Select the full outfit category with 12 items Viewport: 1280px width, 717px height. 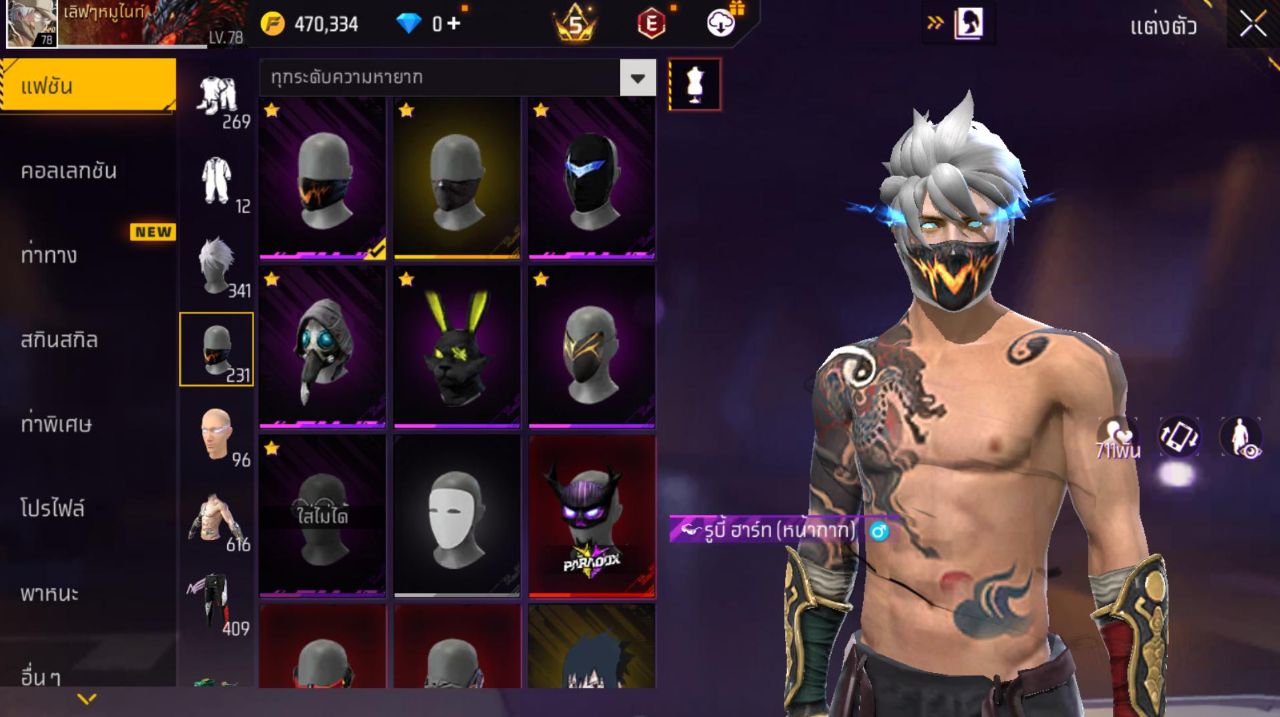click(x=217, y=183)
